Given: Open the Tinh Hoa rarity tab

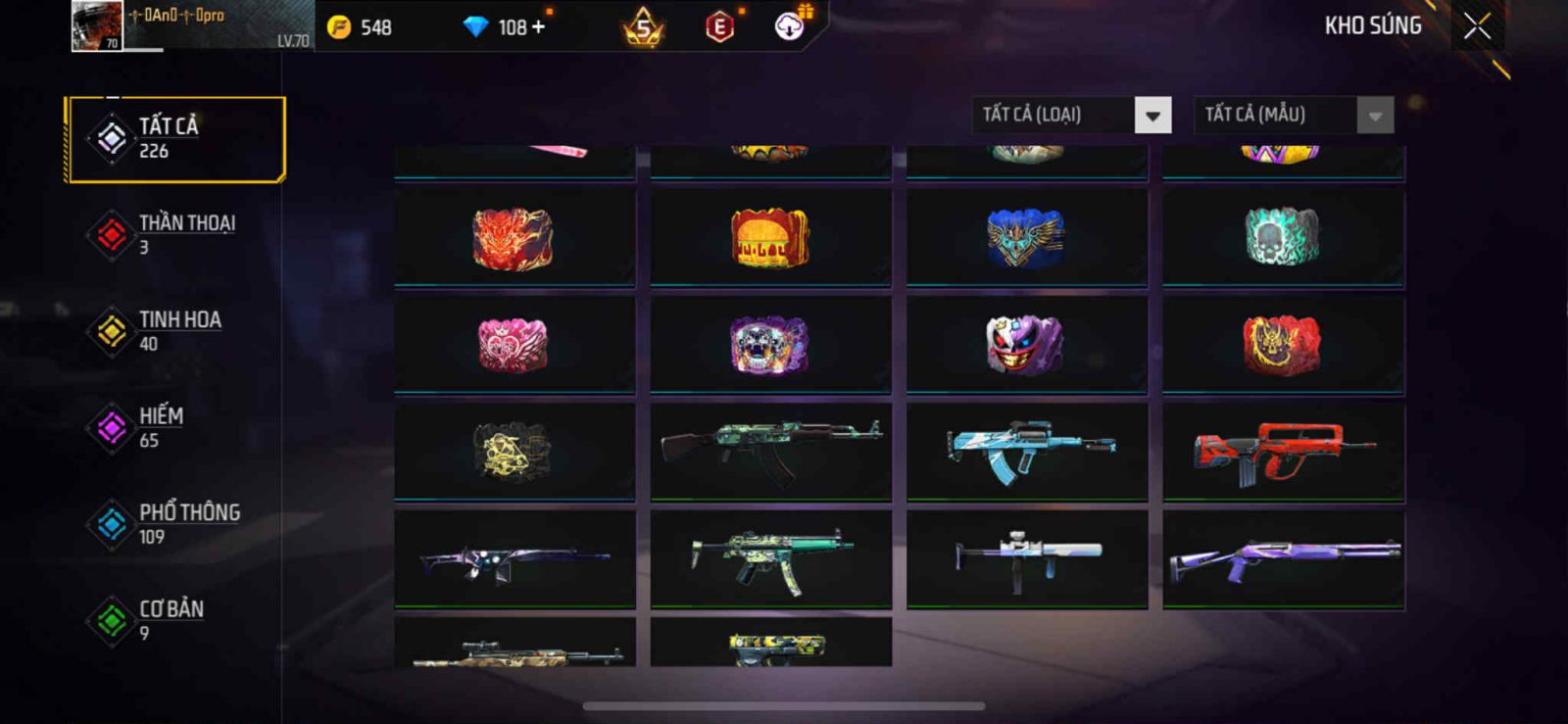Looking at the screenshot, I should point(176,331).
